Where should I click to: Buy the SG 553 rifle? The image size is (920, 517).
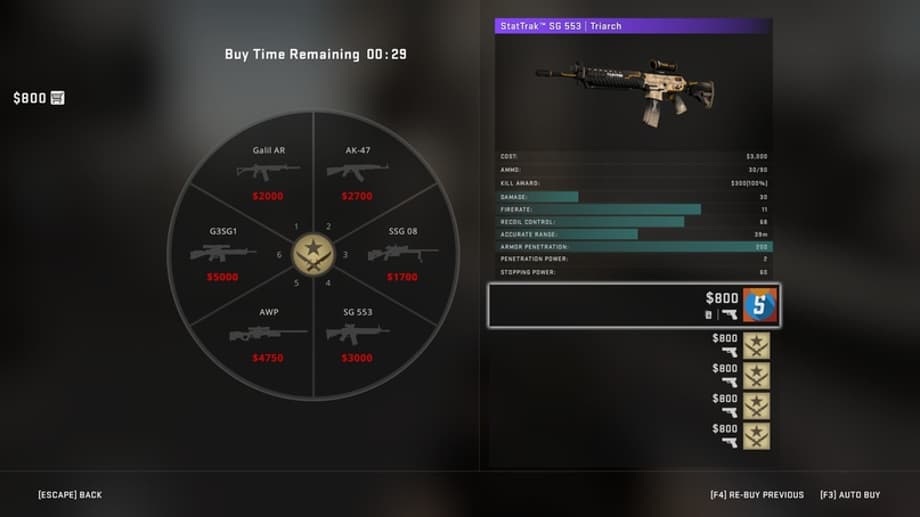point(357,335)
